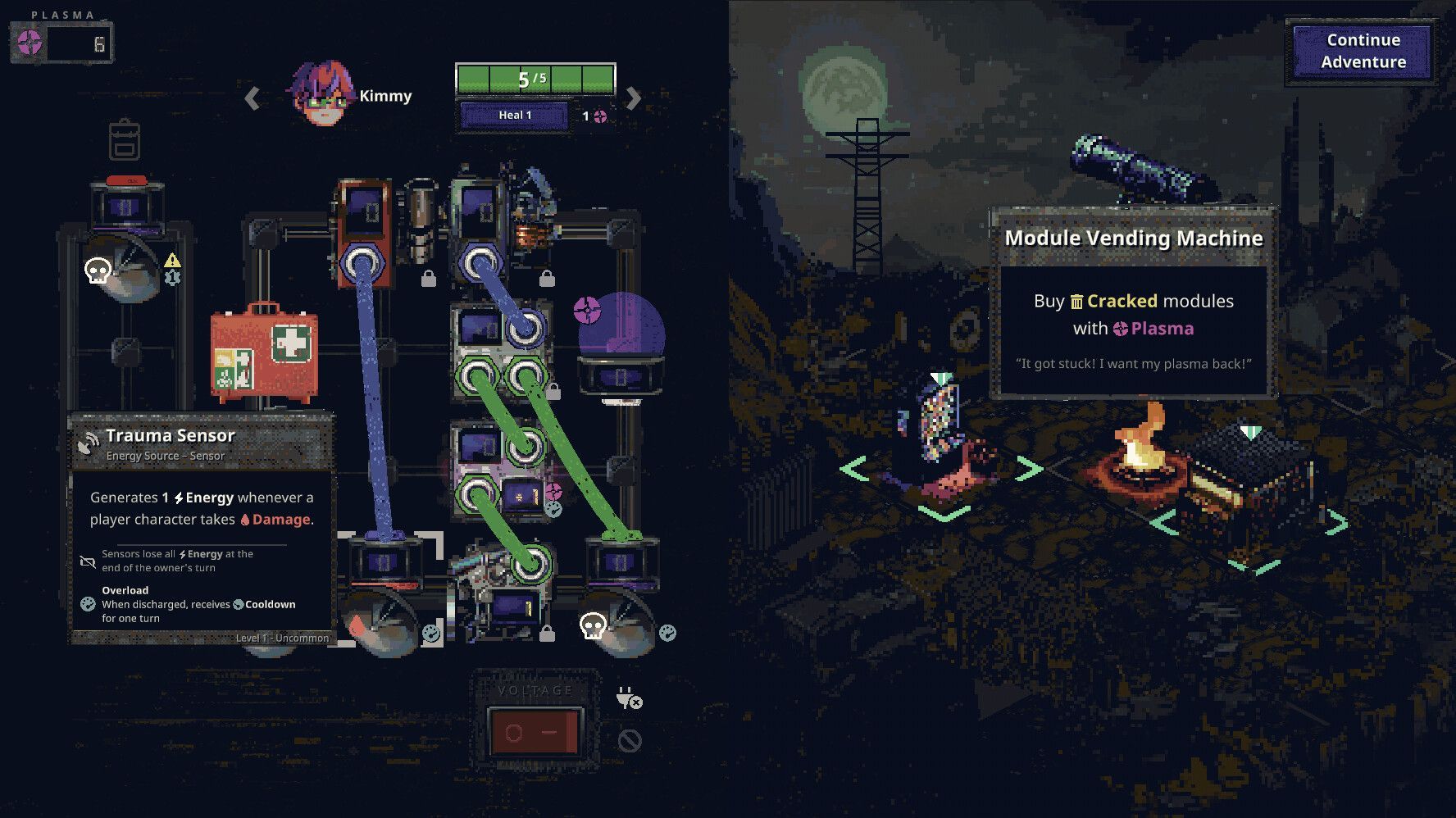Click Kimmy's character portrait

[325, 95]
